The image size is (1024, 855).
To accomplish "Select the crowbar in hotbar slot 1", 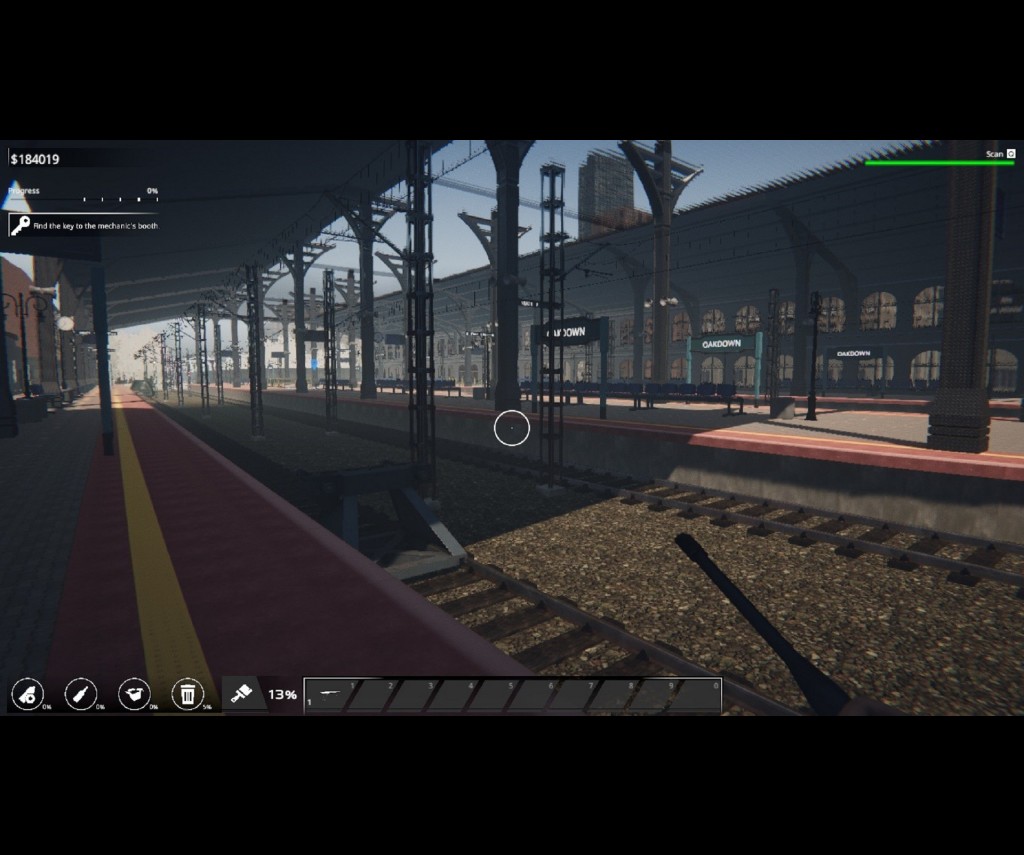I will coord(330,694).
